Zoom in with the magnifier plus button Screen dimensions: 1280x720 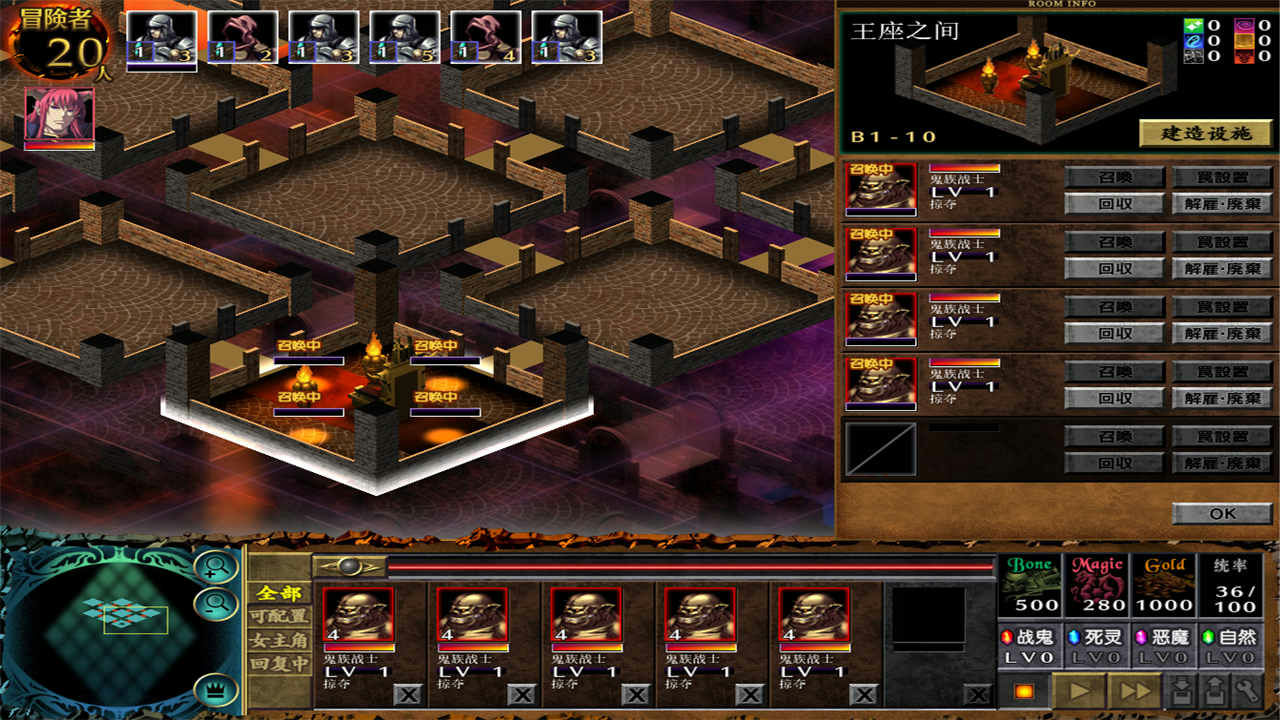216,568
